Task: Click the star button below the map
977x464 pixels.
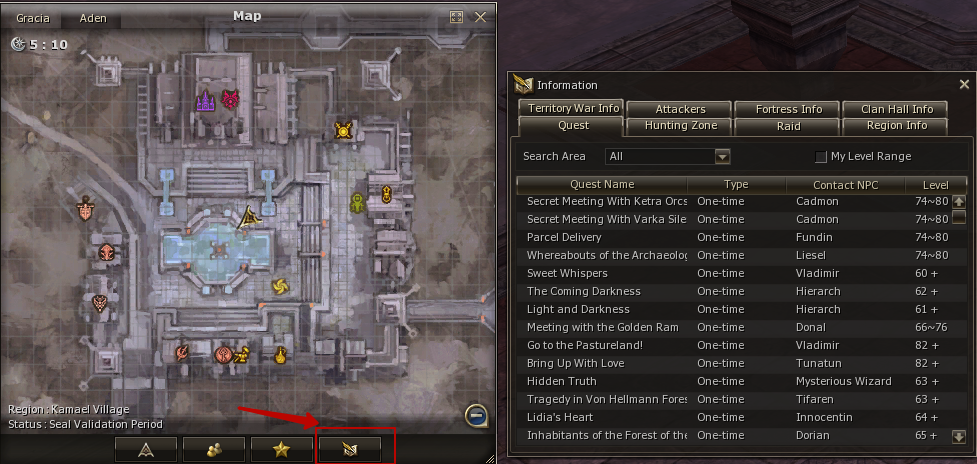Action: (281, 449)
